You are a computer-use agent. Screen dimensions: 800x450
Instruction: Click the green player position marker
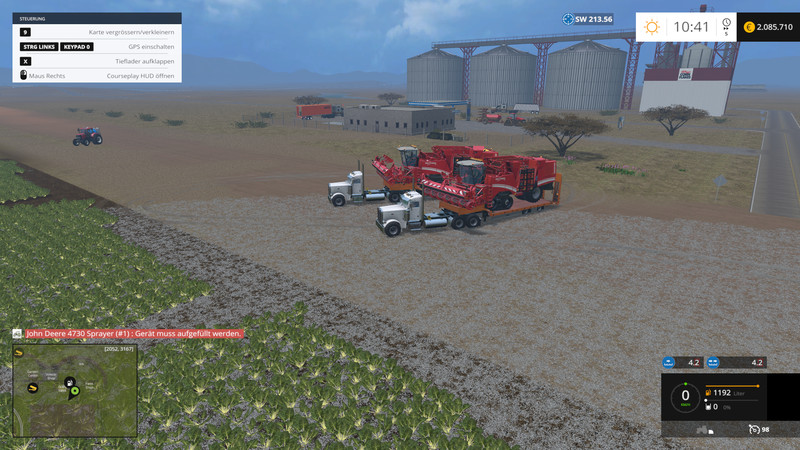(74, 392)
